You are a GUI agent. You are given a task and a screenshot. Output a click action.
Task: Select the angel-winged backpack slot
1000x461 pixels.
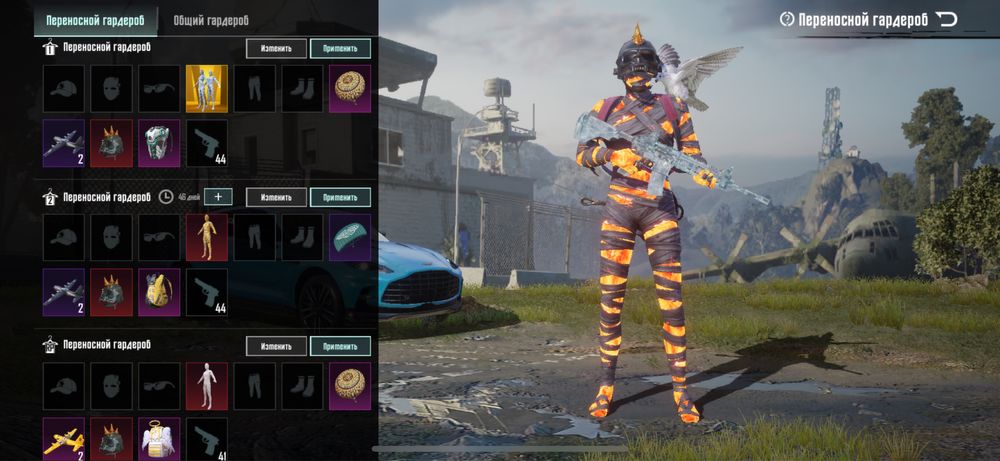pos(159,438)
